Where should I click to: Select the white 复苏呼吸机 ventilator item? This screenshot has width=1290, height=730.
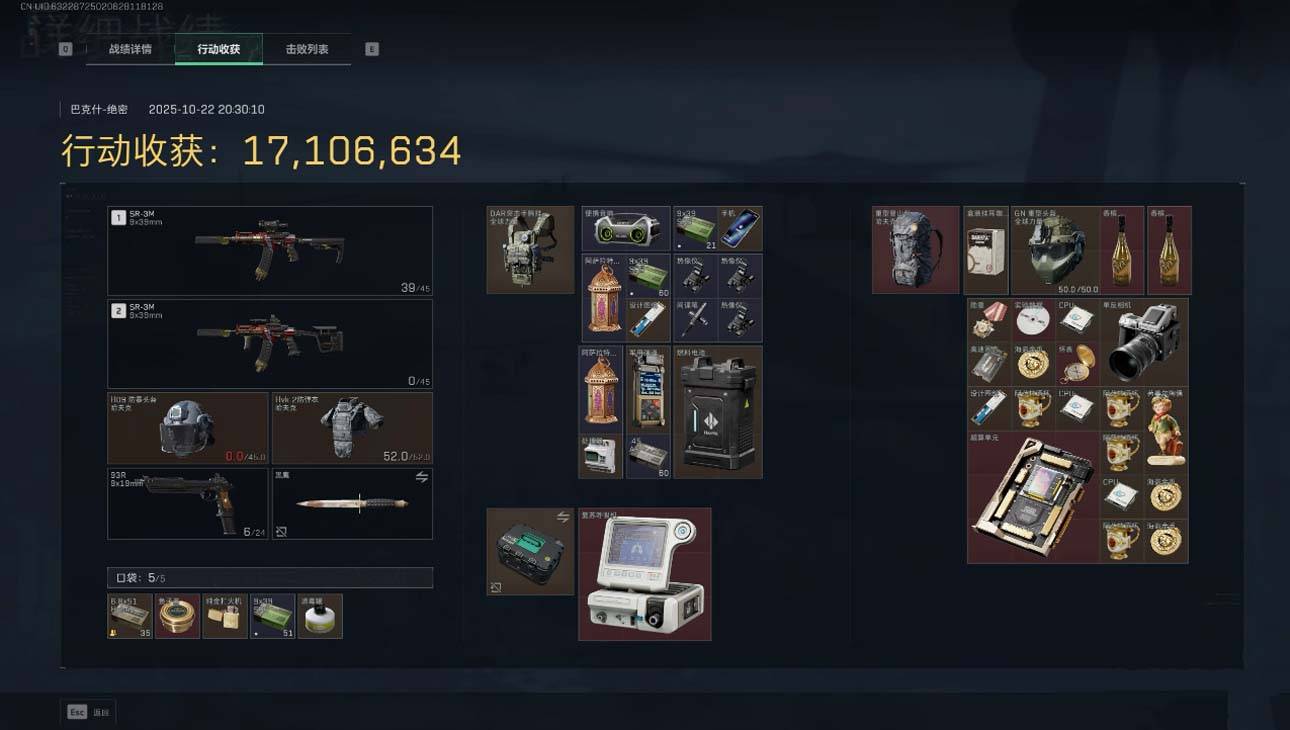[645, 574]
